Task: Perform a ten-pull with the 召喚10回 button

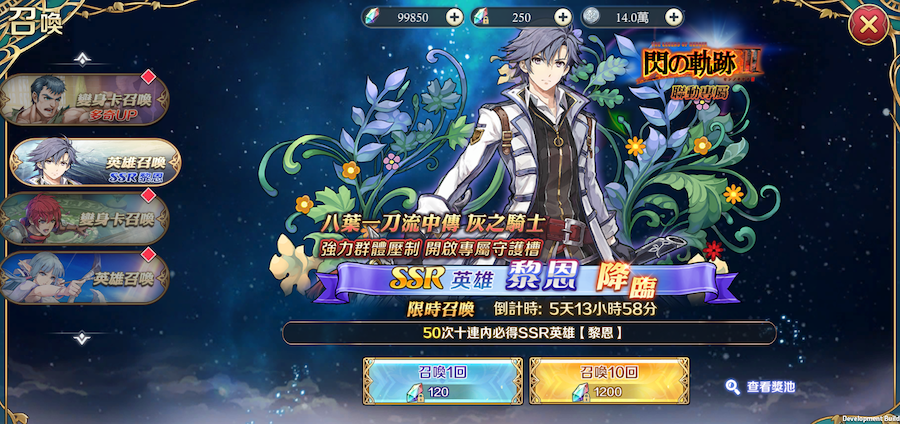Action: (x=608, y=380)
